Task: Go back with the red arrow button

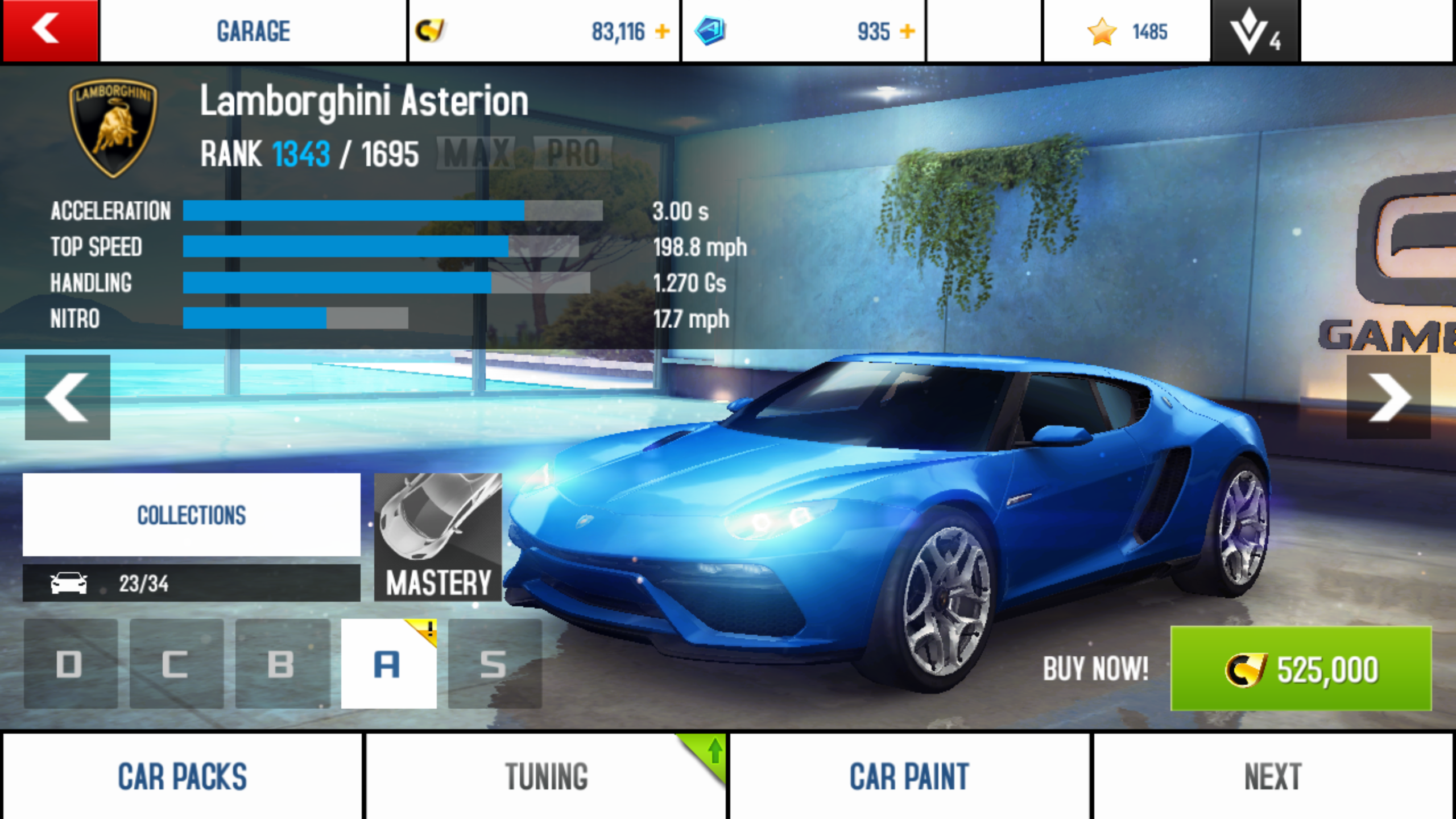Action: [50, 30]
